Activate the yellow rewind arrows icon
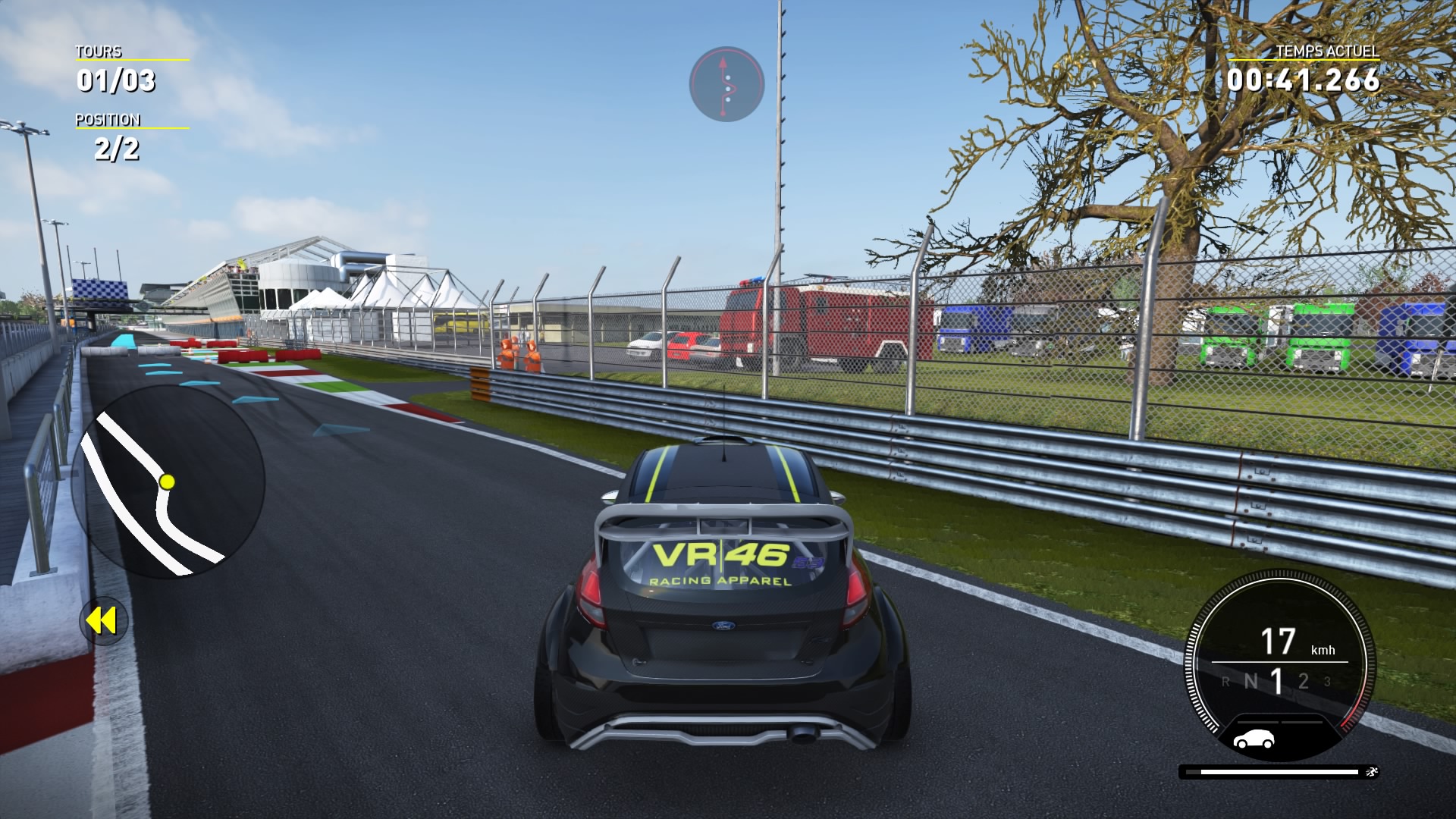Screen dimensions: 1456x819 [102, 621]
